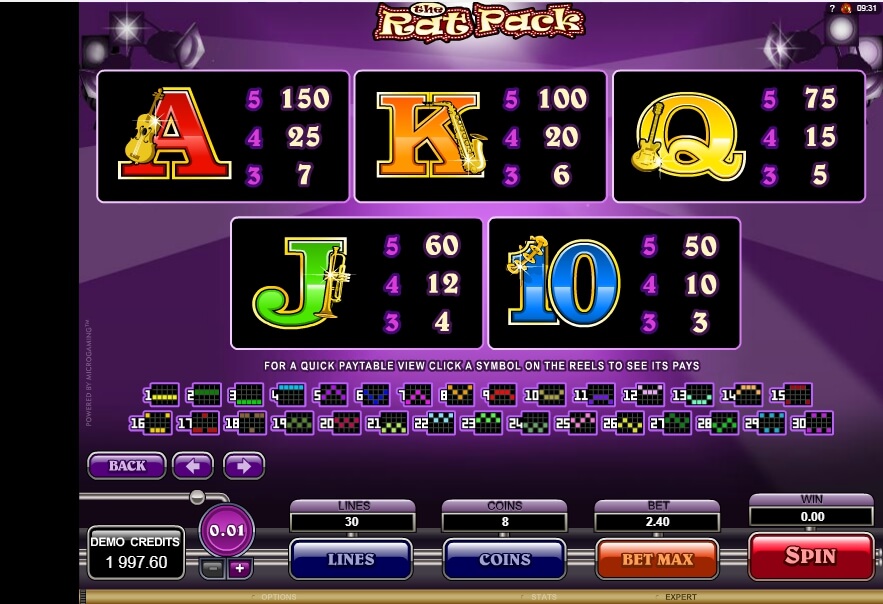This screenshot has width=883, height=604.
Task: Go to the previous paytable page
Action: [x=193, y=466]
